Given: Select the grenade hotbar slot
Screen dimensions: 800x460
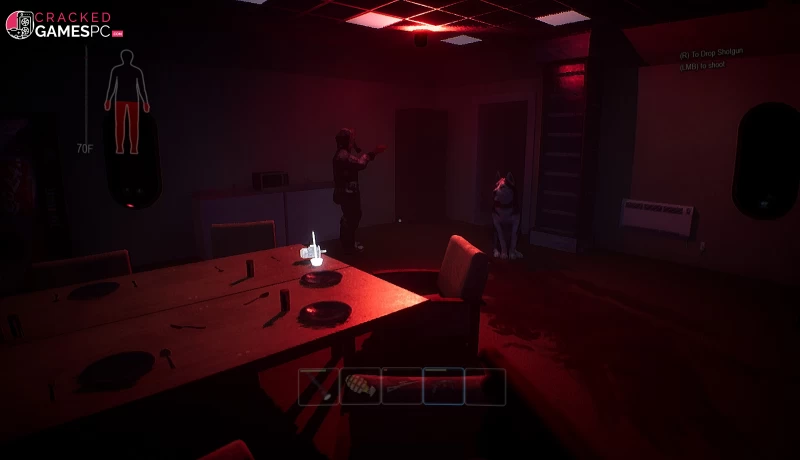Looking at the screenshot, I should click(360, 386).
